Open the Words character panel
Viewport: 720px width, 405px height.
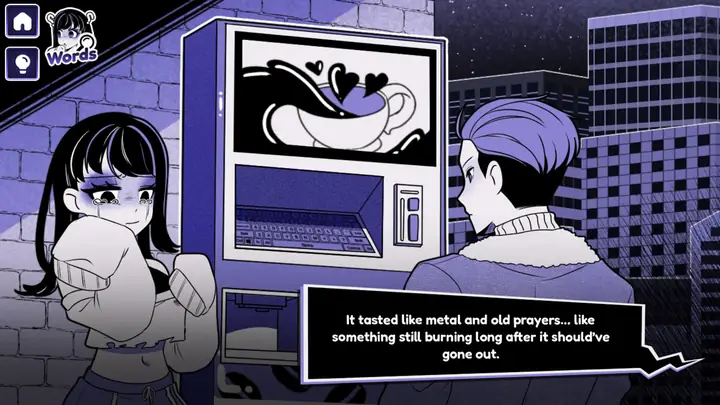[x=71, y=37]
